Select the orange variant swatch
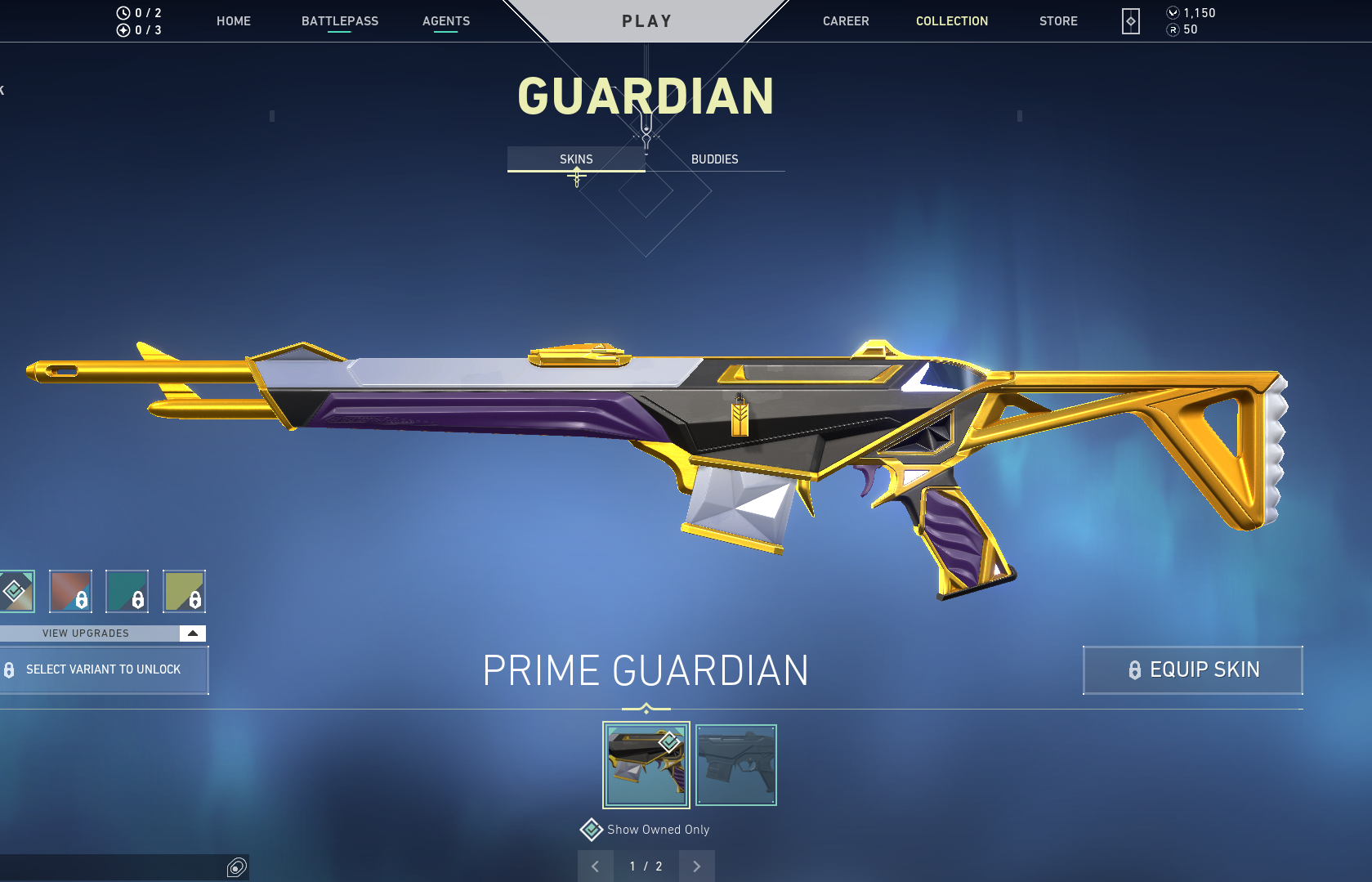The width and height of the screenshot is (1372, 882). tap(69, 591)
